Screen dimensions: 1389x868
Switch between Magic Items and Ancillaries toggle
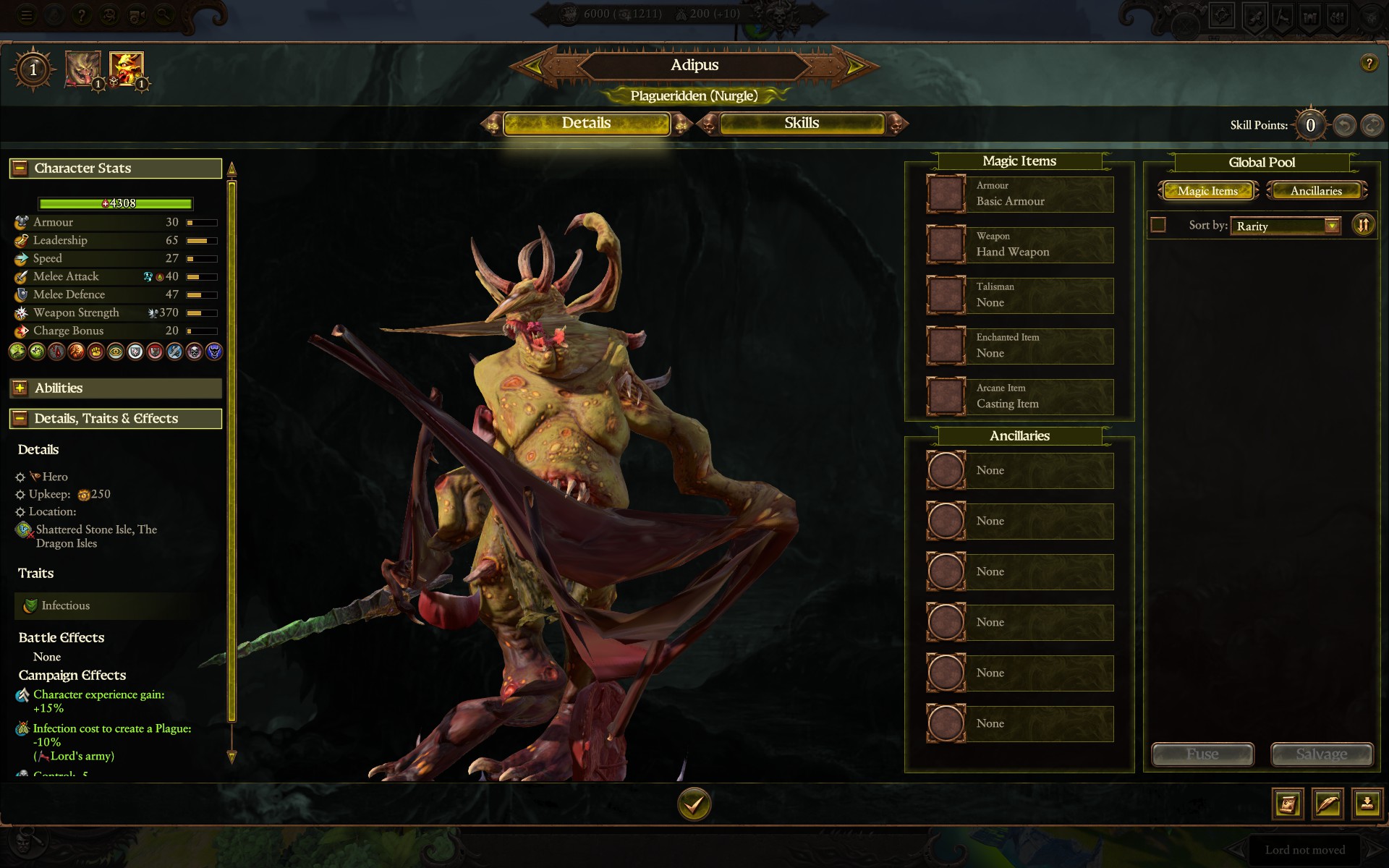pos(1317,190)
